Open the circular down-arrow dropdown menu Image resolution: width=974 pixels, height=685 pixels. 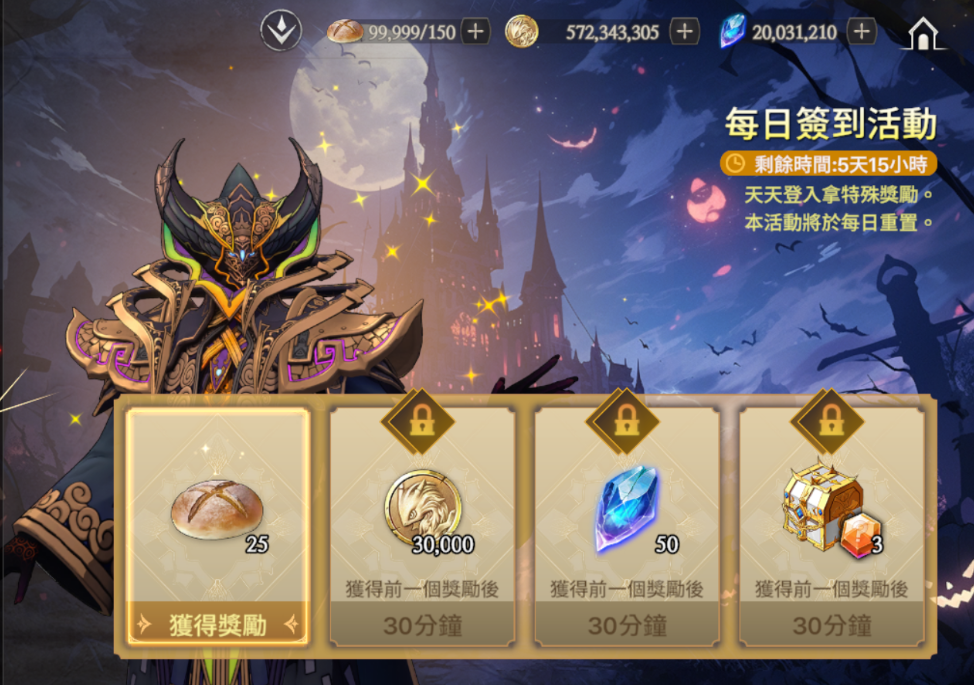pos(281,31)
